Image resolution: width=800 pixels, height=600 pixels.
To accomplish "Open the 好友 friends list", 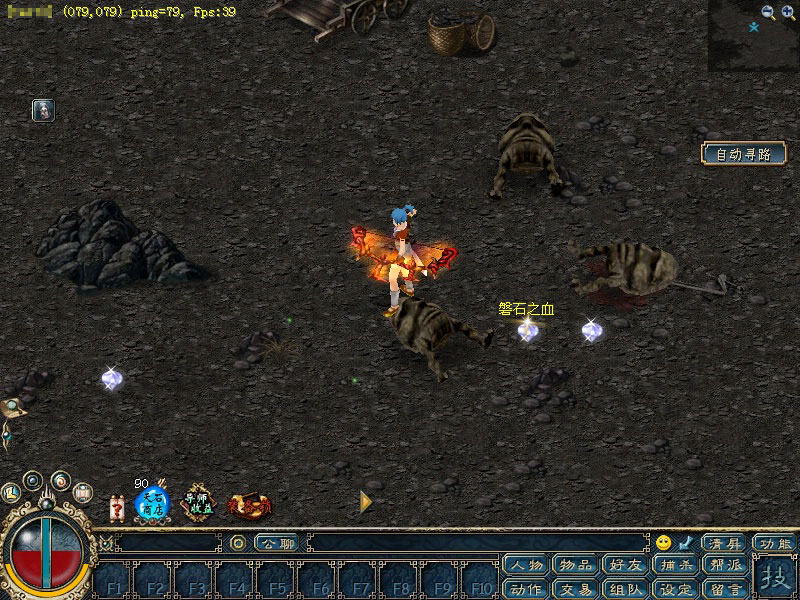I will [x=626, y=566].
